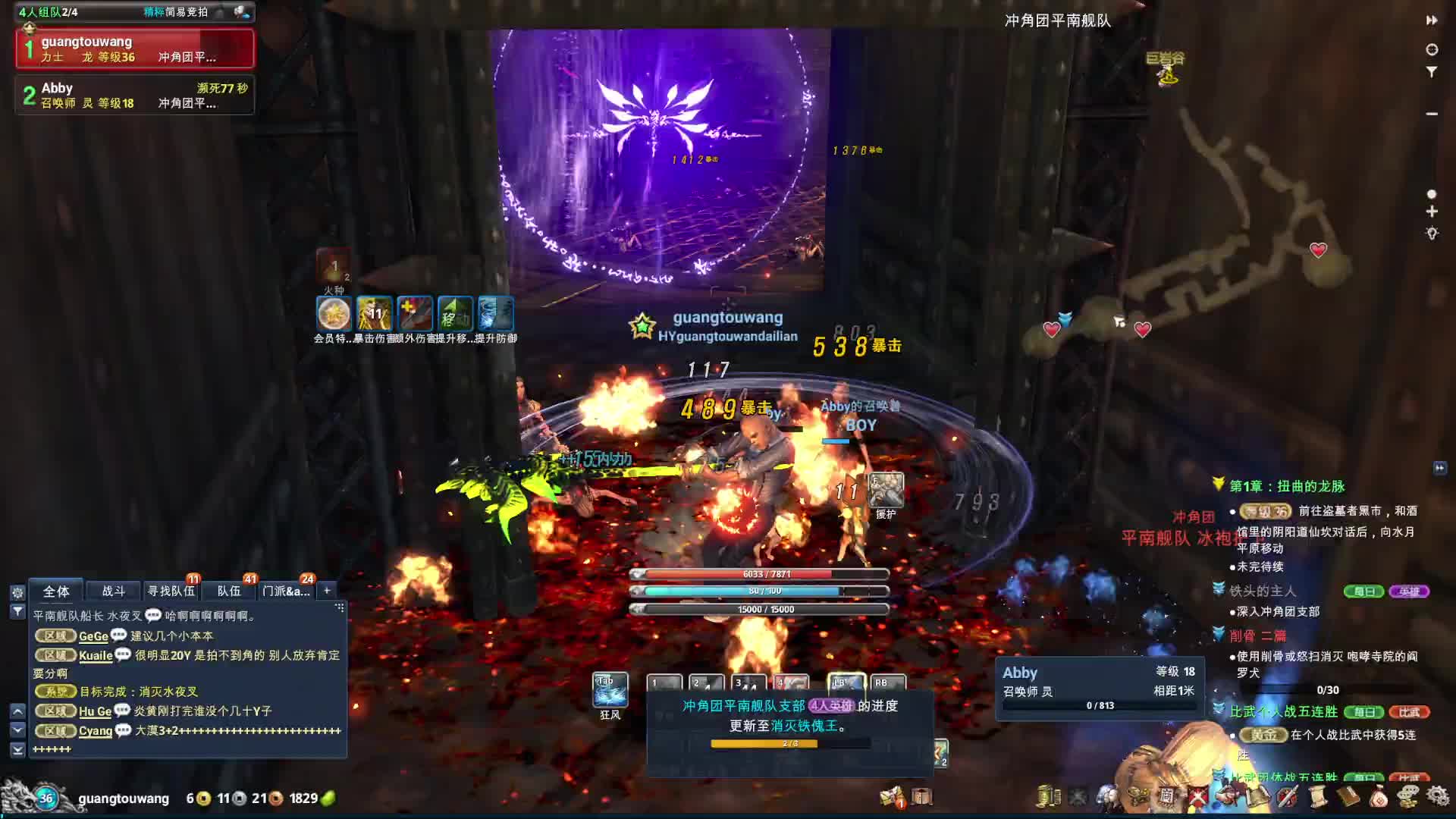Select the 铁头的主人 daily quest
The image size is (1456, 819).
(1263, 591)
